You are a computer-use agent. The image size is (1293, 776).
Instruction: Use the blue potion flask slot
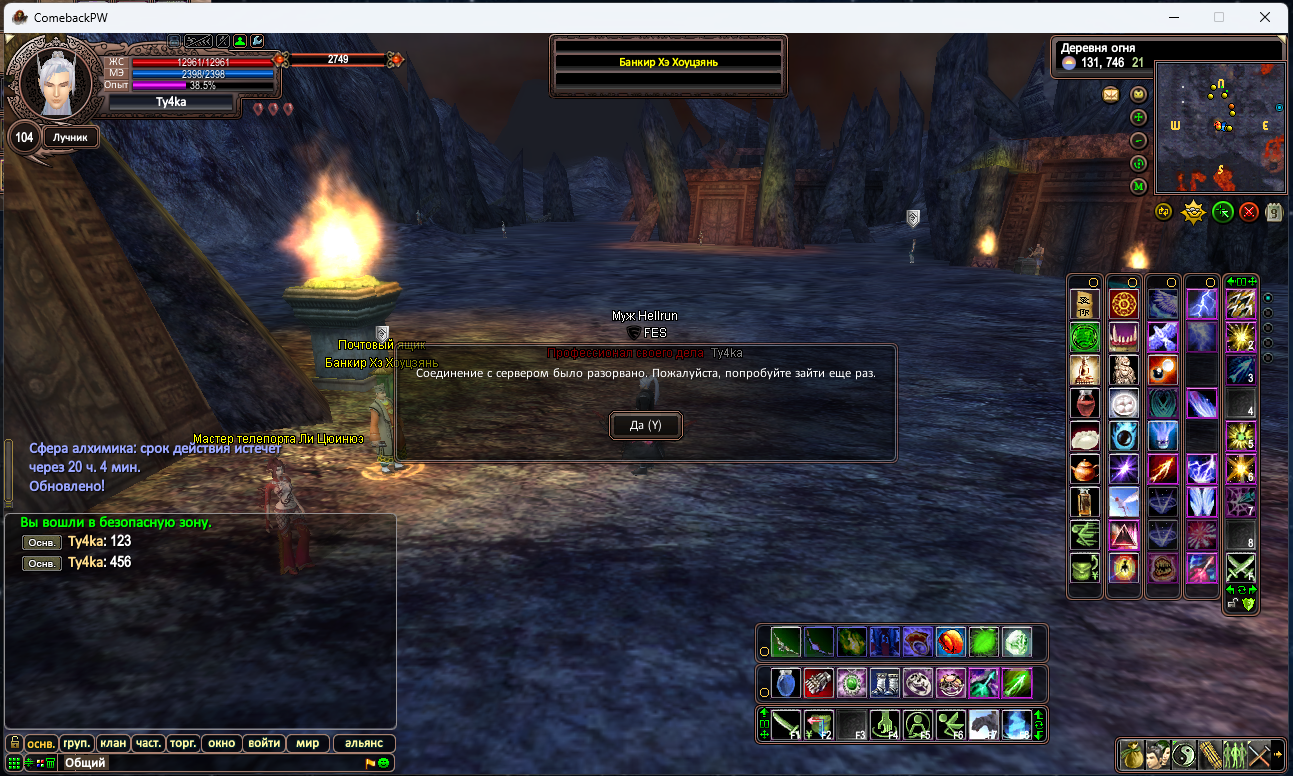click(x=785, y=683)
